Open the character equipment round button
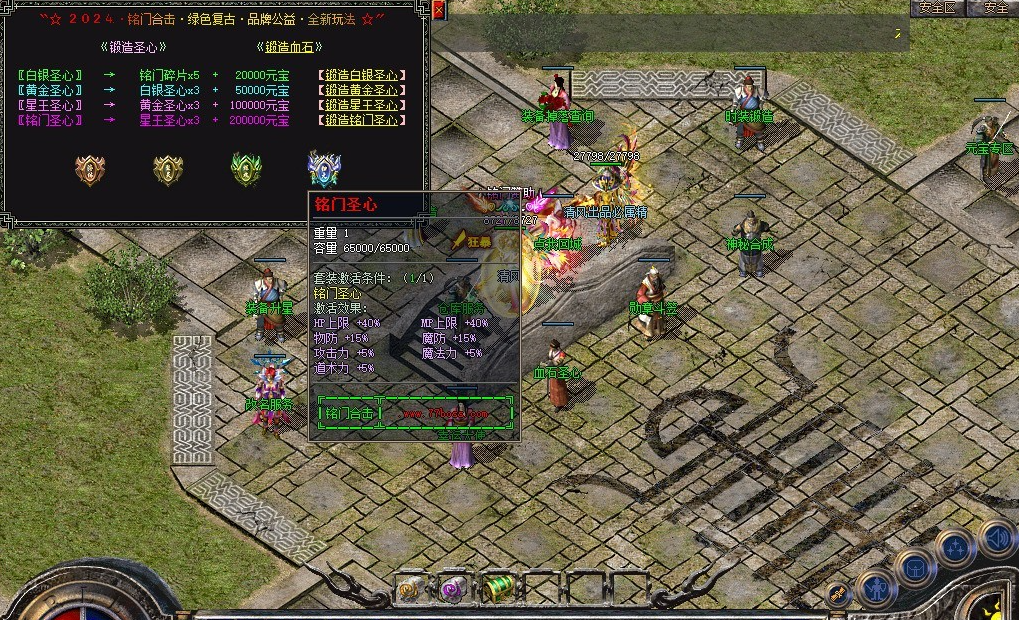The width and height of the screenshot is (1019, 620). 876,588
